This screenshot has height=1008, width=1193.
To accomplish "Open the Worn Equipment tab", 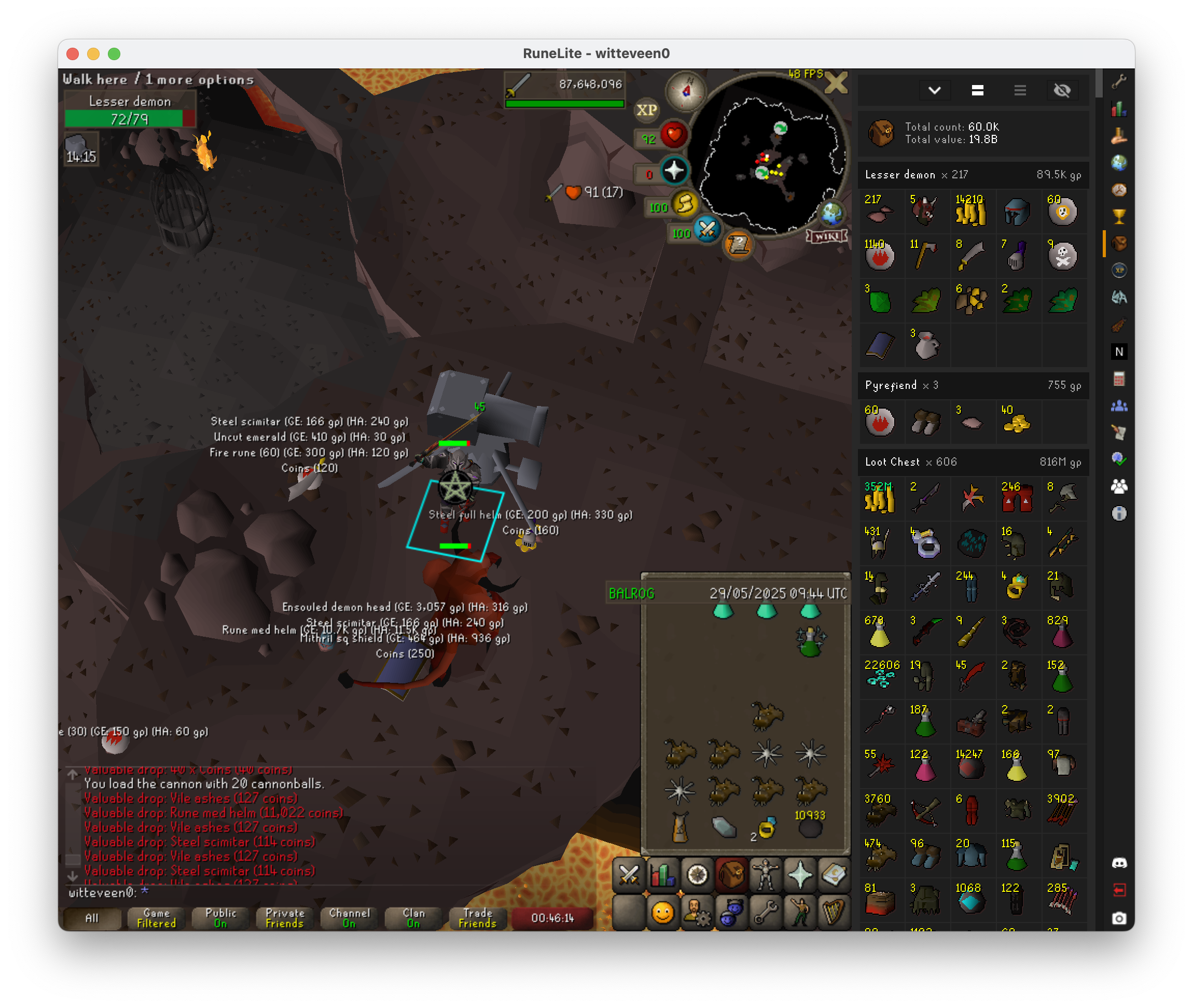I will (x=766, y=875).
